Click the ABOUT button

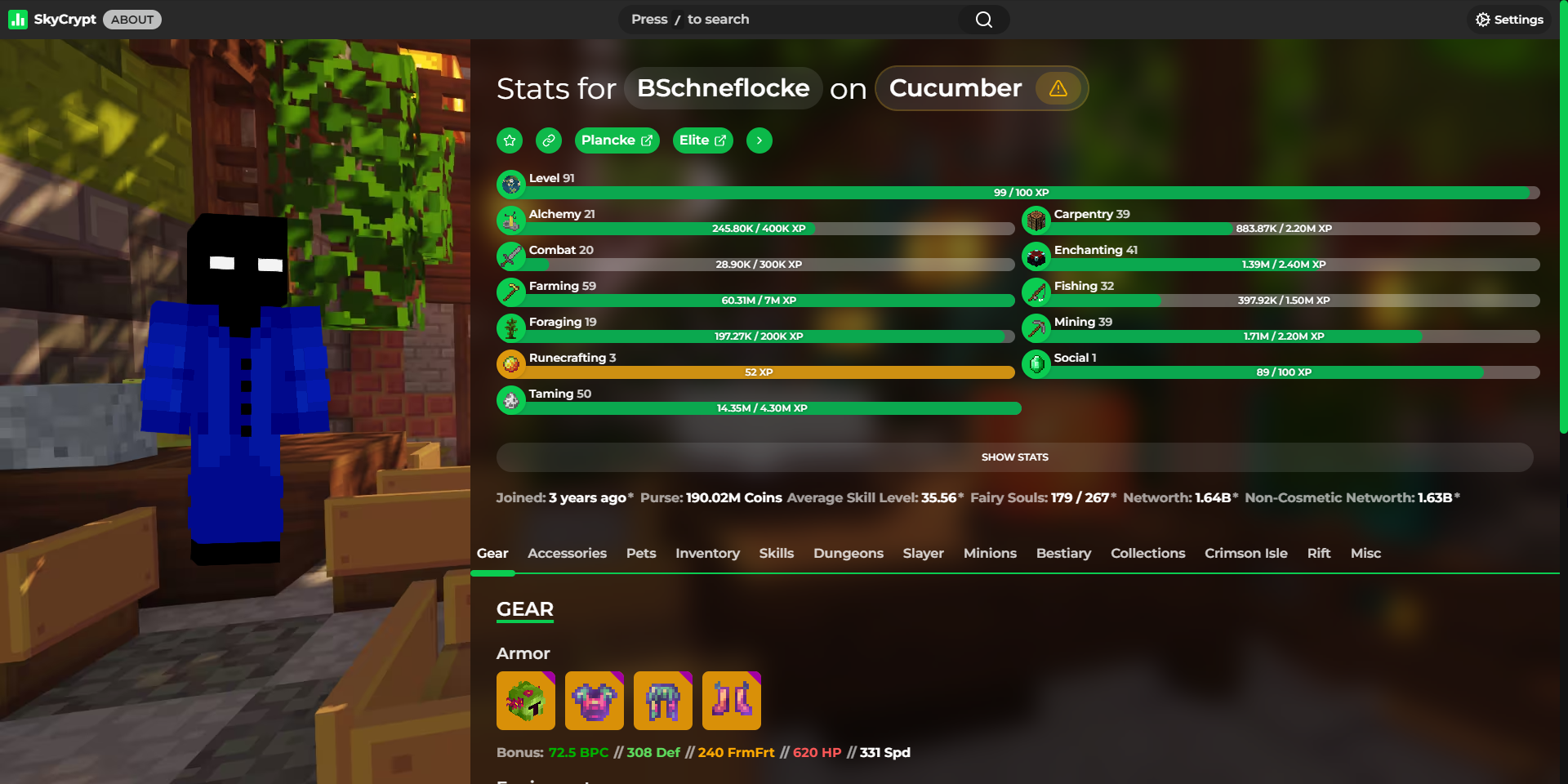click(x=131, y=19)
